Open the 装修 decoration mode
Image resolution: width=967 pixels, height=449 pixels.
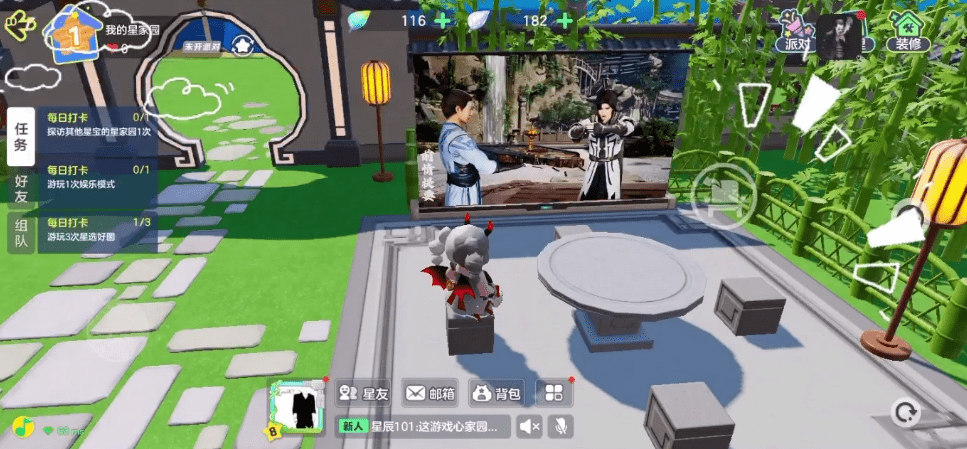pos(908,32)
